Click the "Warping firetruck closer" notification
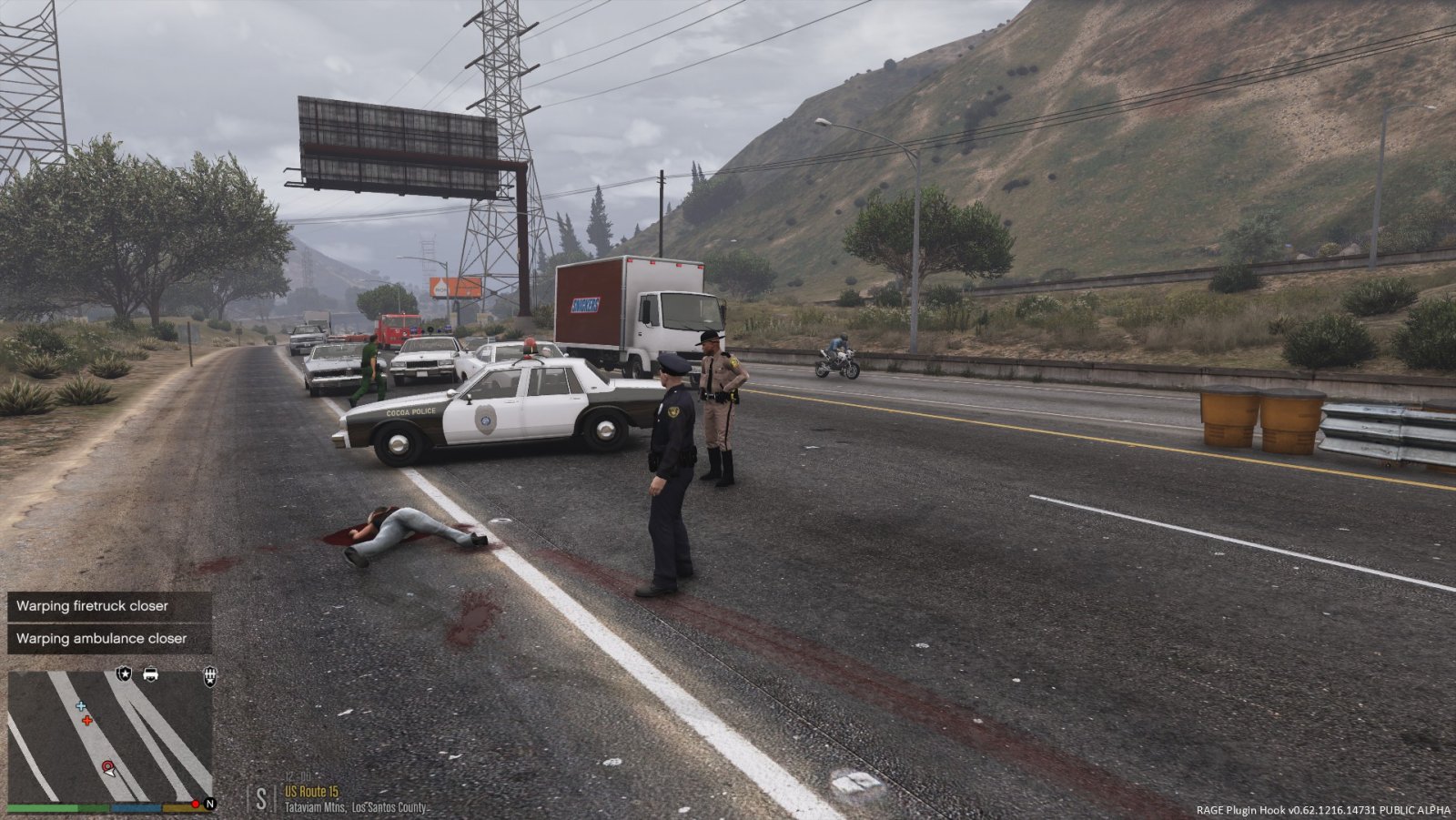This screenshot has width=1456, height=820. 109,606
